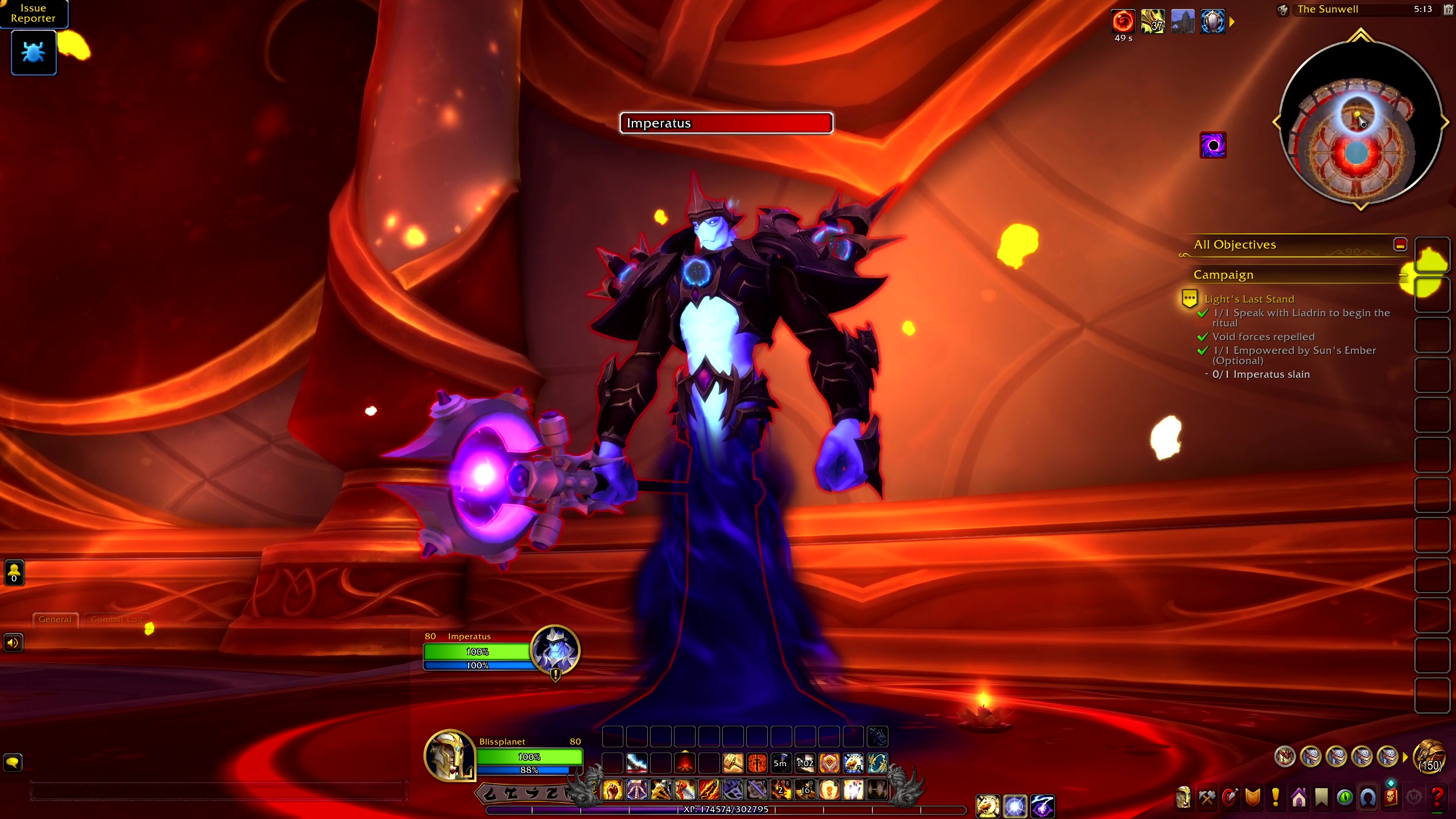Open collections via the horseshoe icon
1456x819 pixels.
pyautogui.click(x=1368, y=797)
